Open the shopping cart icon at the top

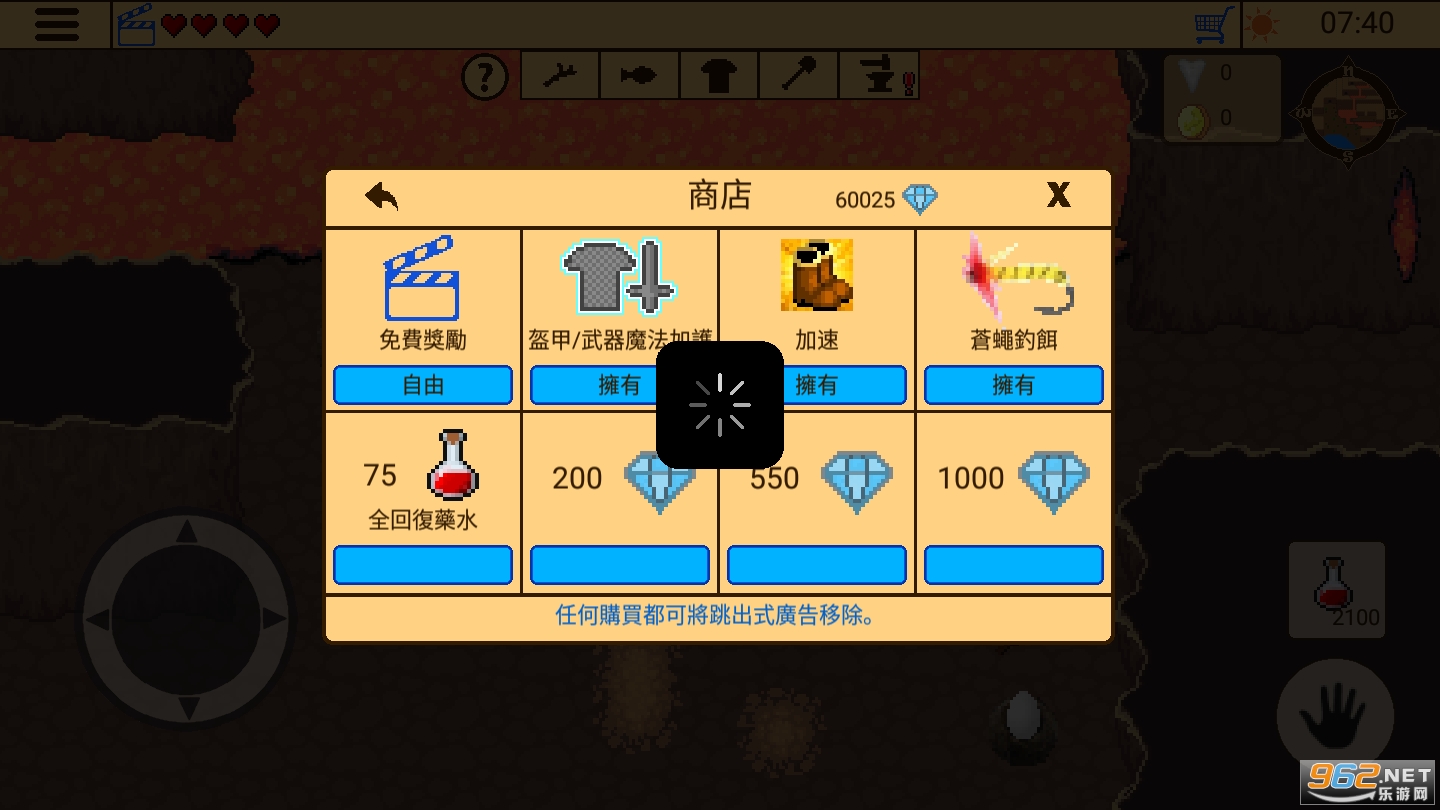pyautogui.click(x=1211, y=23)
